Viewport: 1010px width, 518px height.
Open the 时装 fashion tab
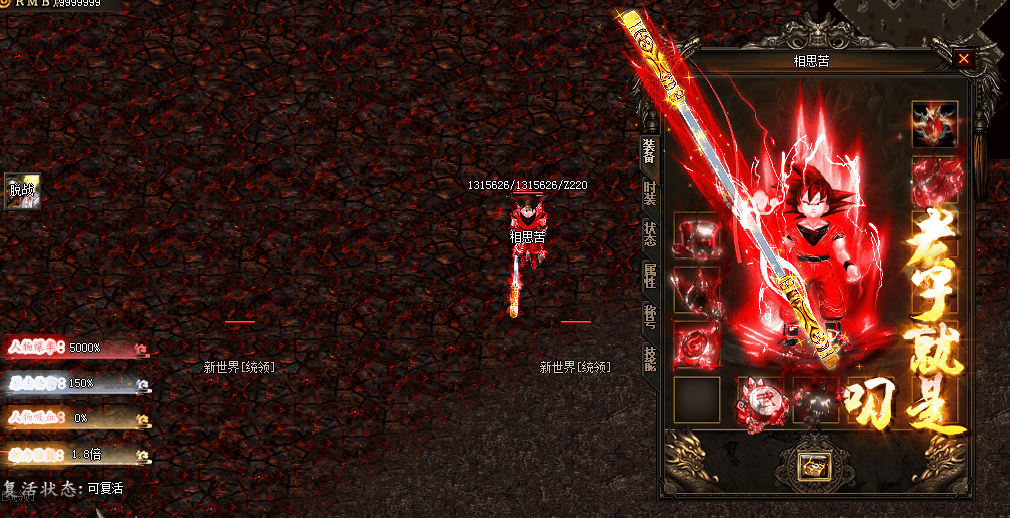(649, 192)
